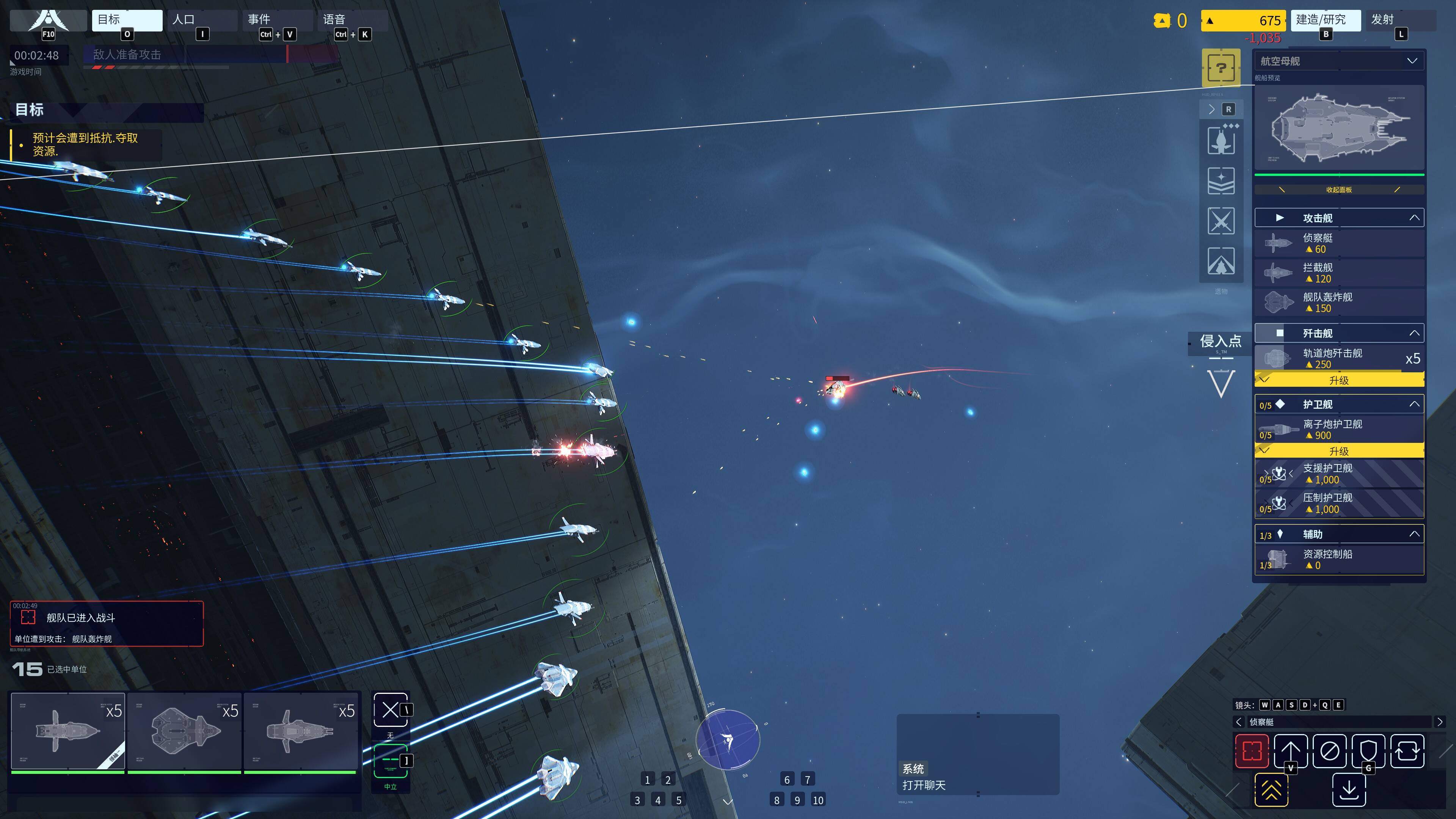1456x819 pixels.
Task: Click the sensor sphere minimap
Action: [728, 739]
